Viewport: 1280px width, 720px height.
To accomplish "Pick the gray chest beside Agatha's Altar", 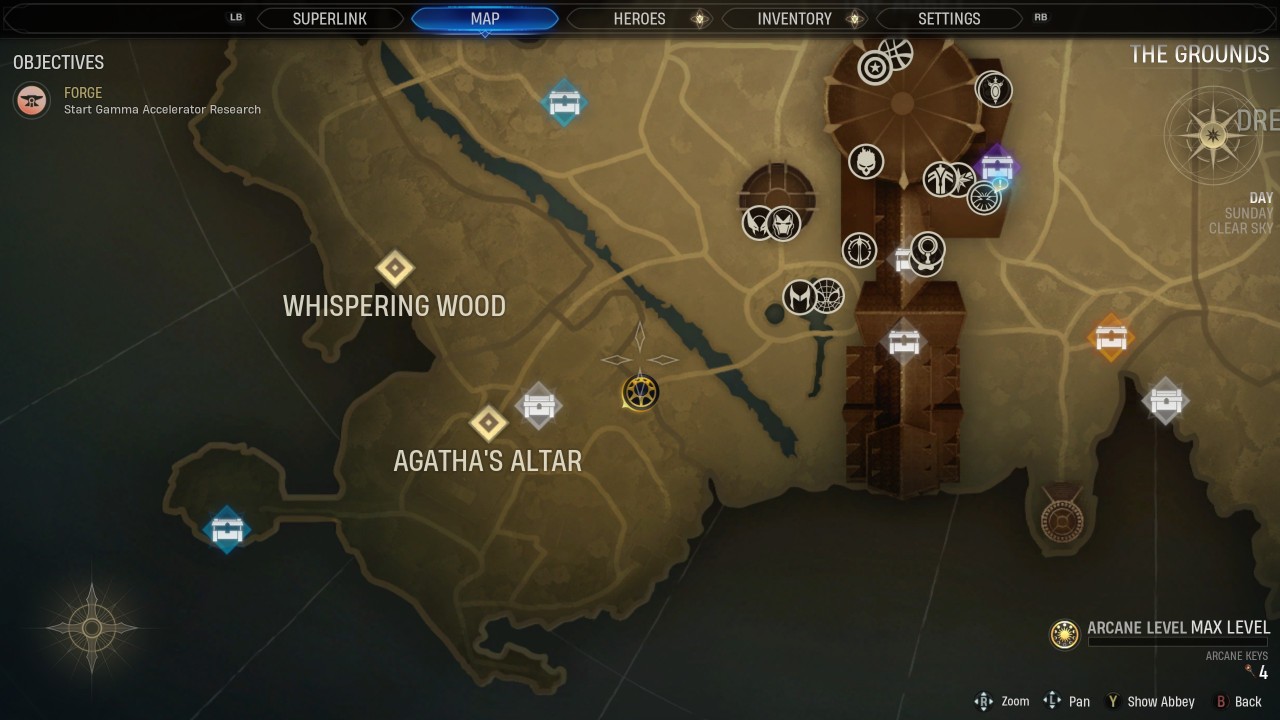I will [x=538, y=406].
